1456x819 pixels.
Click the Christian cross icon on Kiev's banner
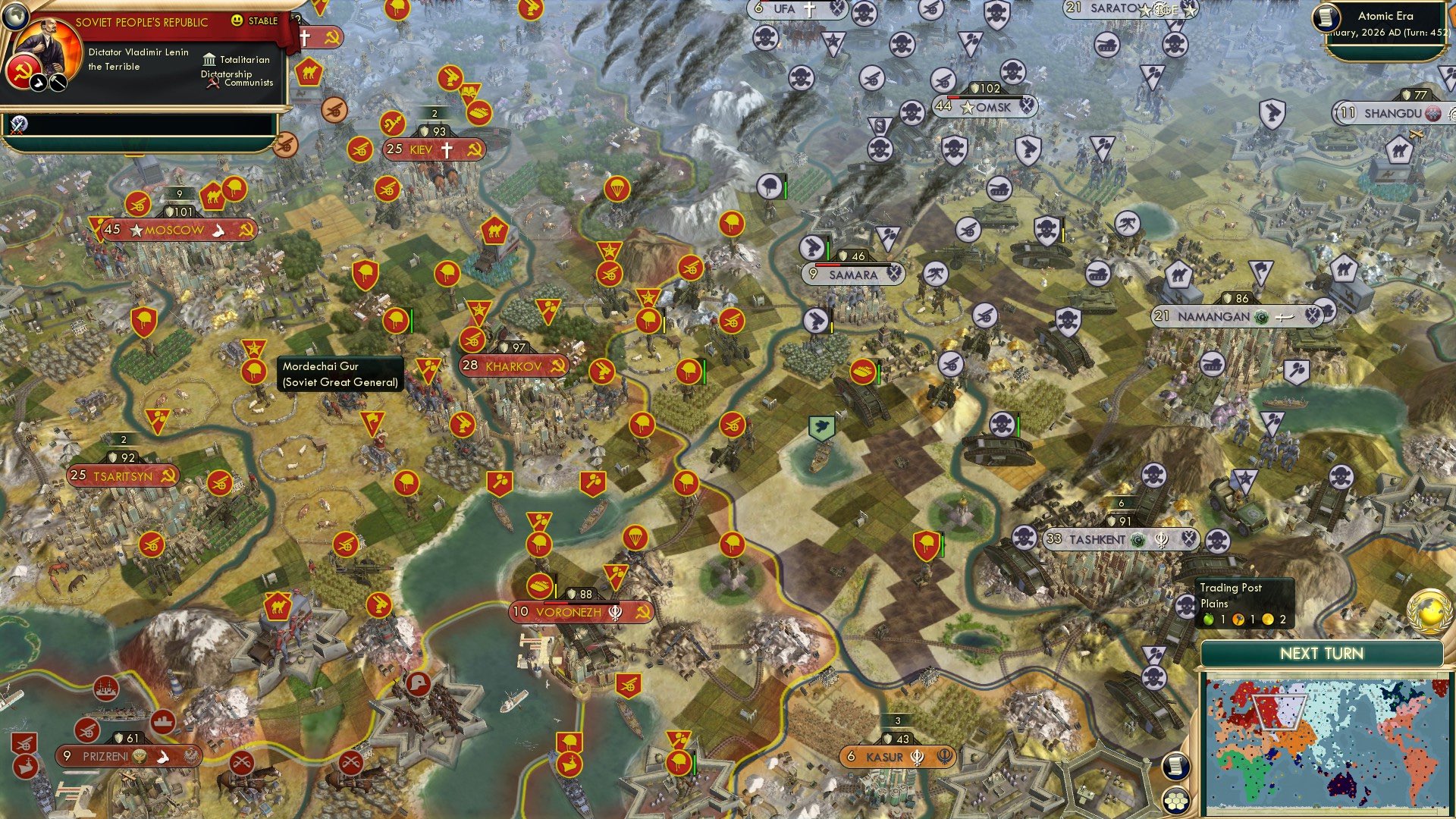(x=447, y=149)
